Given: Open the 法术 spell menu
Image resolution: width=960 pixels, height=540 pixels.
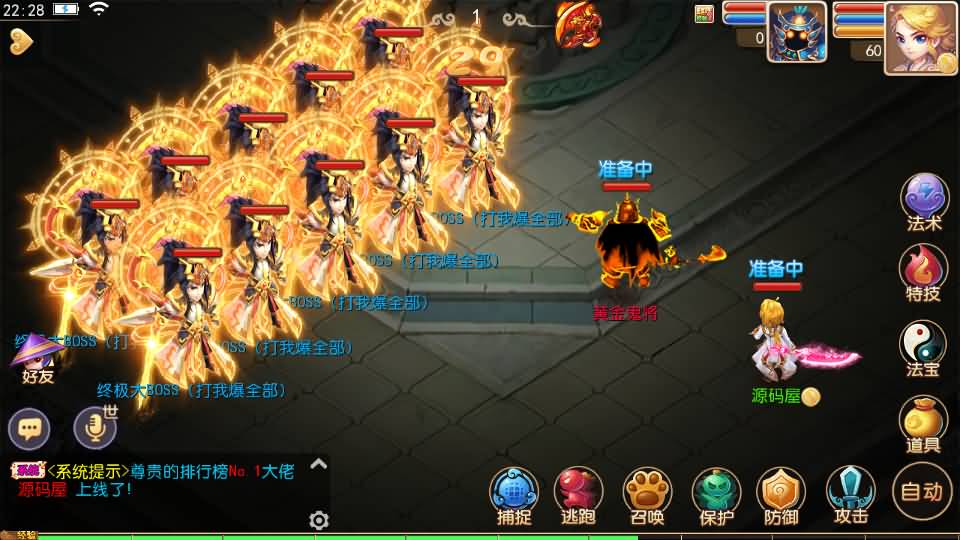Looking at the screenshot, I should click(924, 199).
